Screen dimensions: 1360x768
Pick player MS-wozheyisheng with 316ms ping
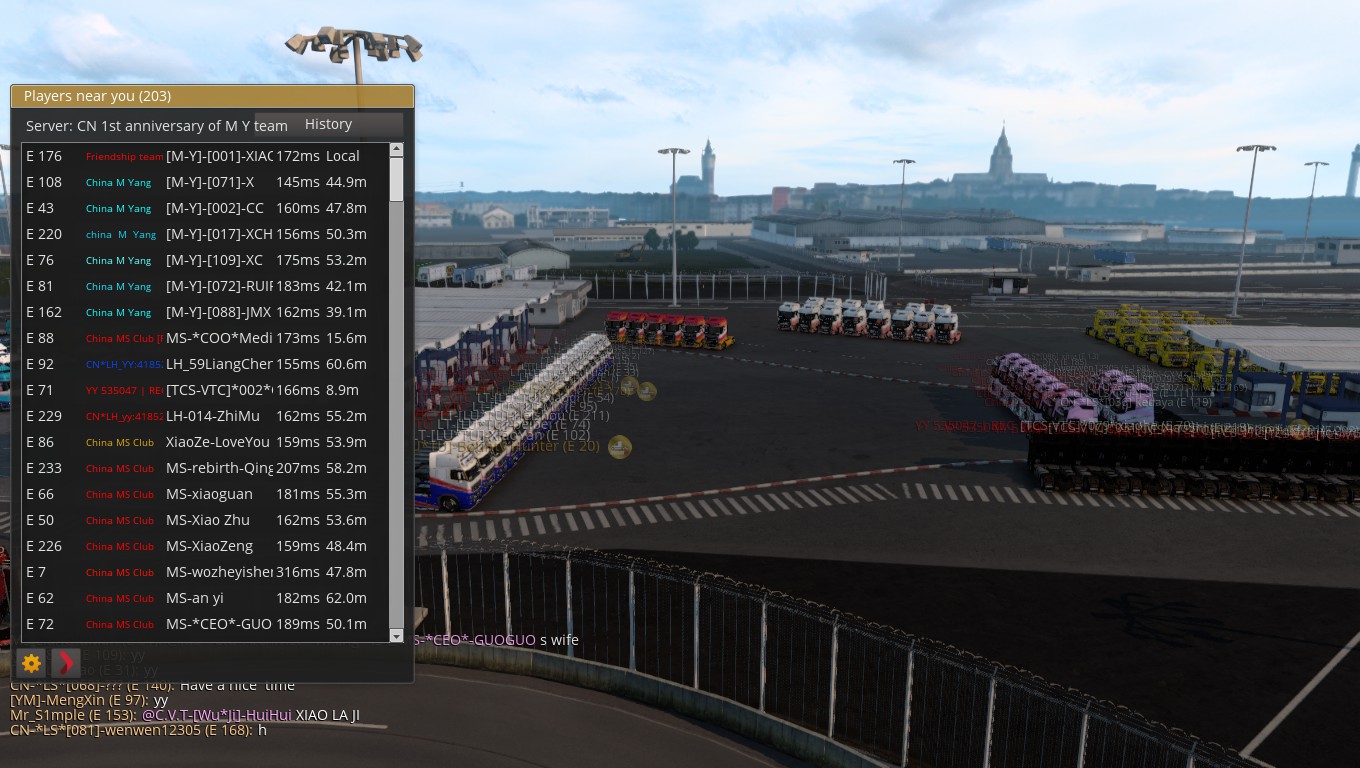[x=218, y=572]
